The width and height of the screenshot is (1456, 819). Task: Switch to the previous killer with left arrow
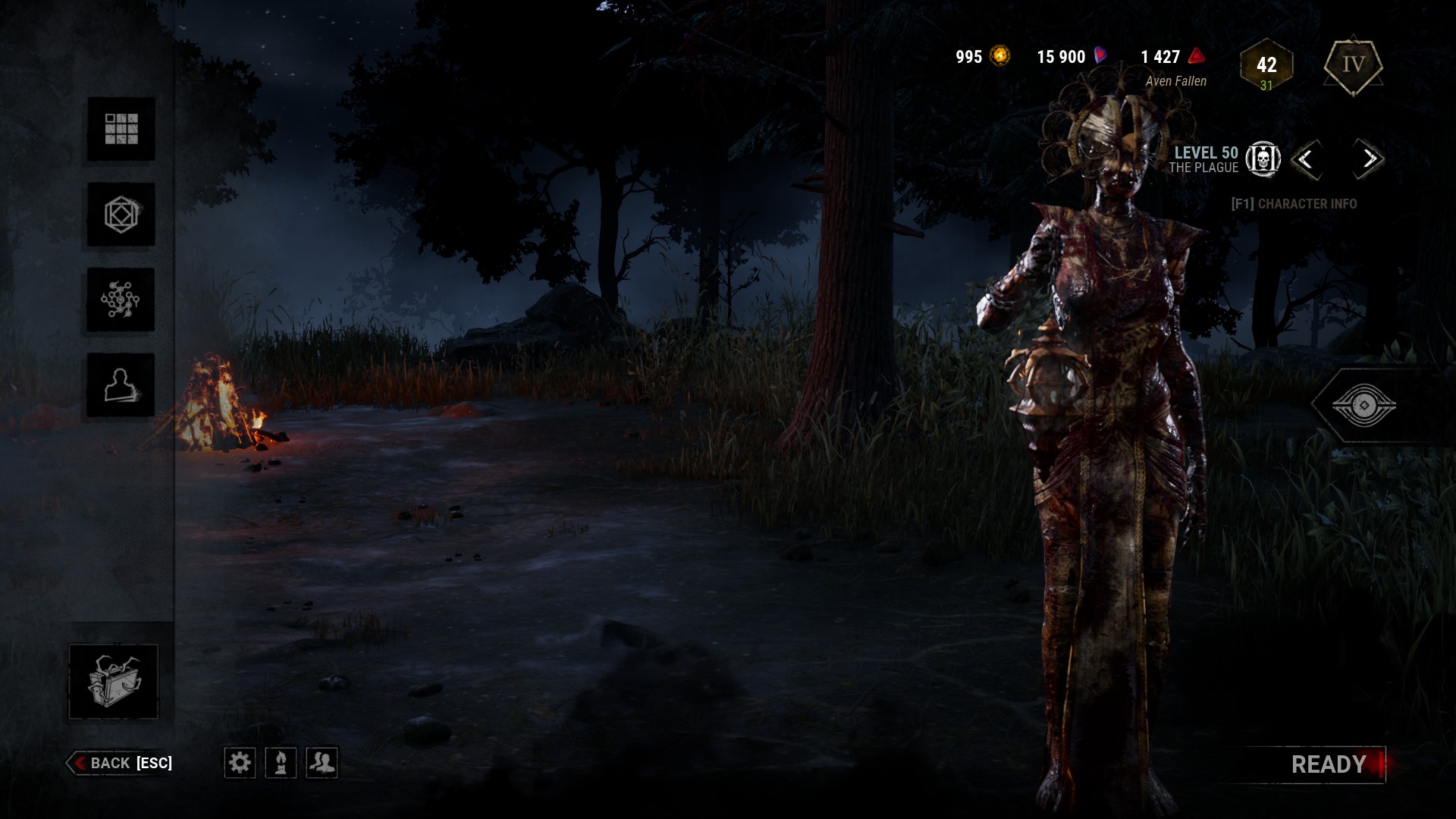[1306, 159]
